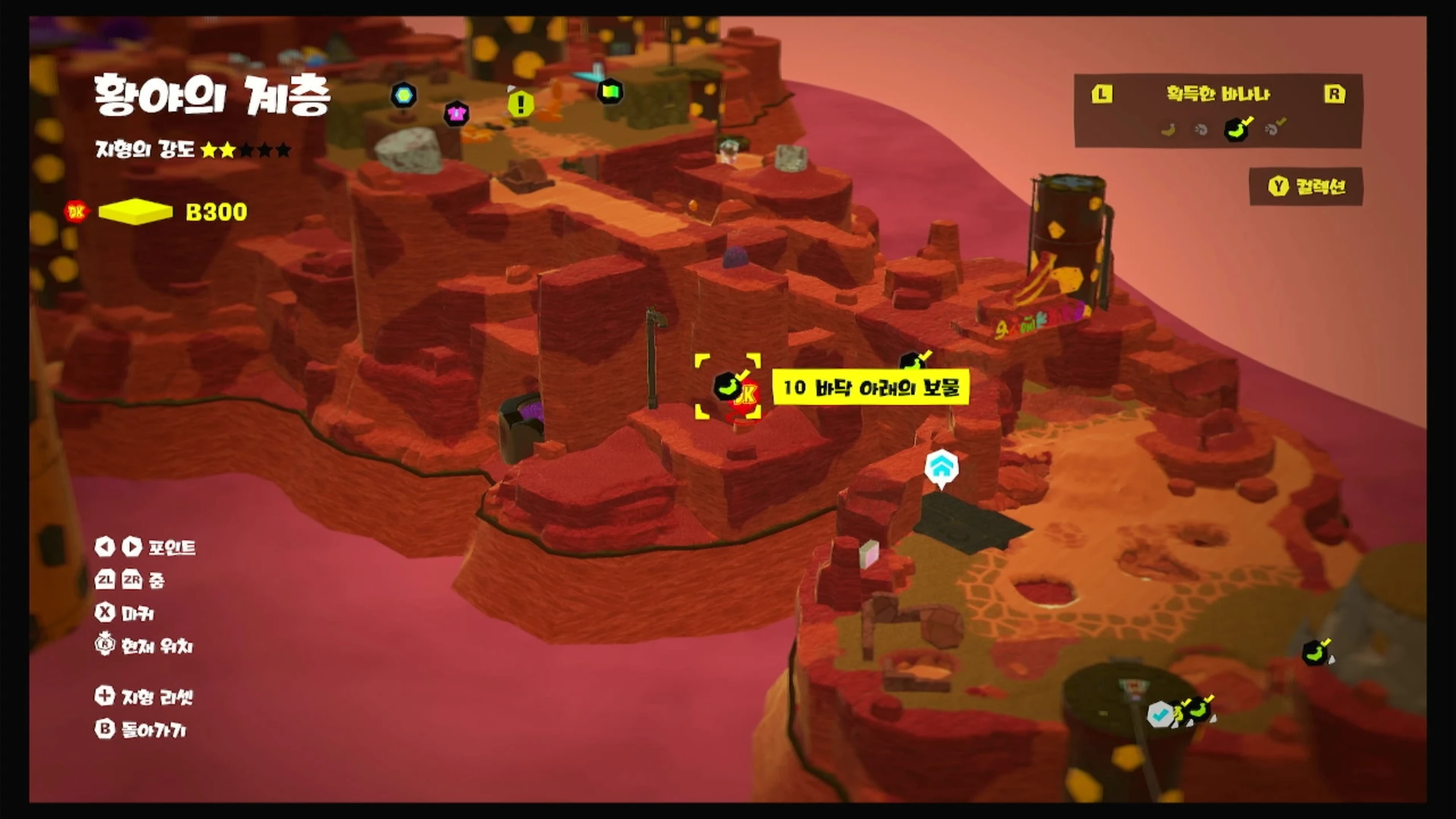Select the highlighted banana marker with the '10 바닥 아래의 보물' label
Viewport: 1456px width, 819px height.
[x=727, y=387]
